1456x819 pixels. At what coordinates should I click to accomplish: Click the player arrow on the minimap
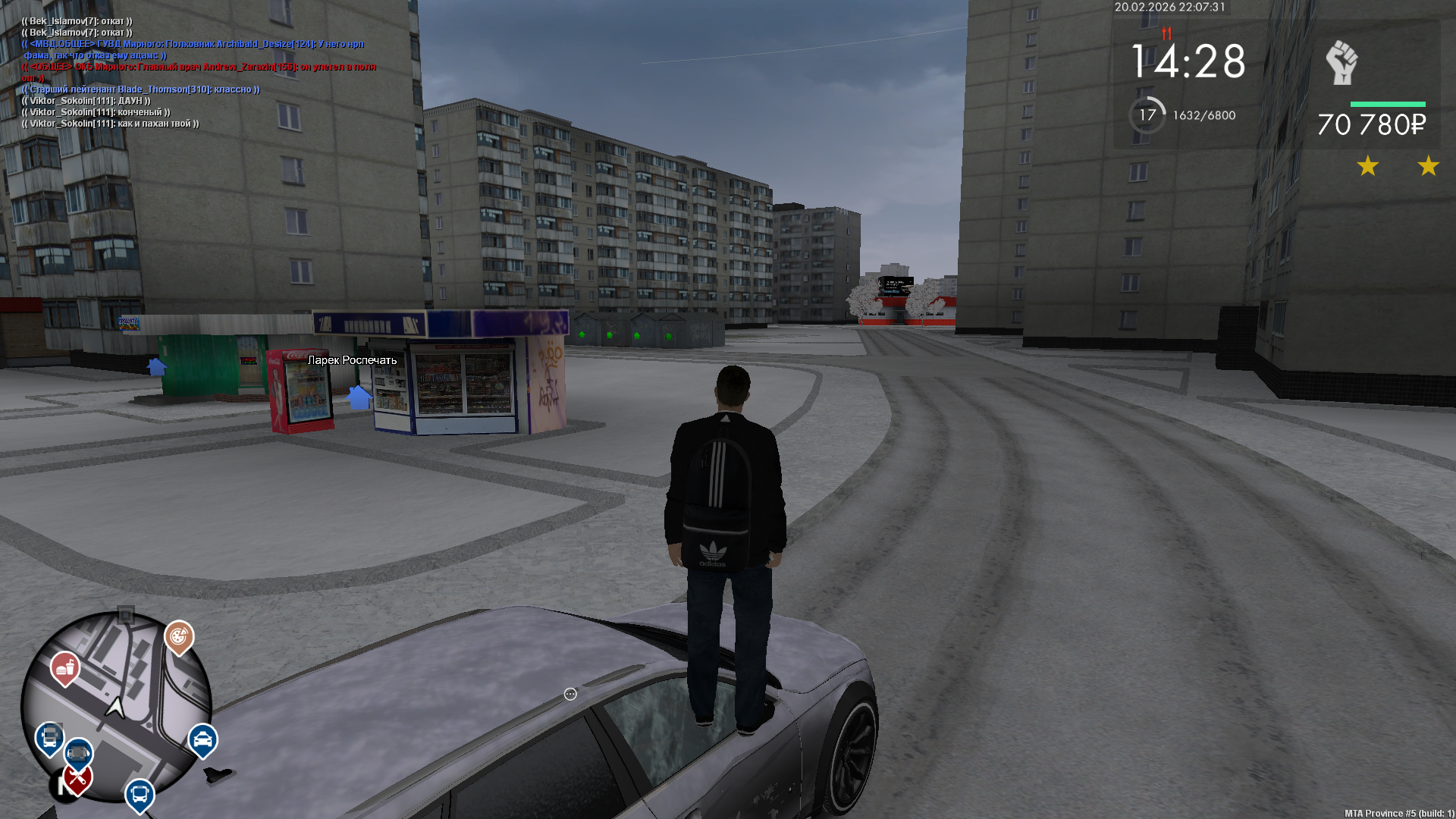pyautogui.click(x=115, y=708)
